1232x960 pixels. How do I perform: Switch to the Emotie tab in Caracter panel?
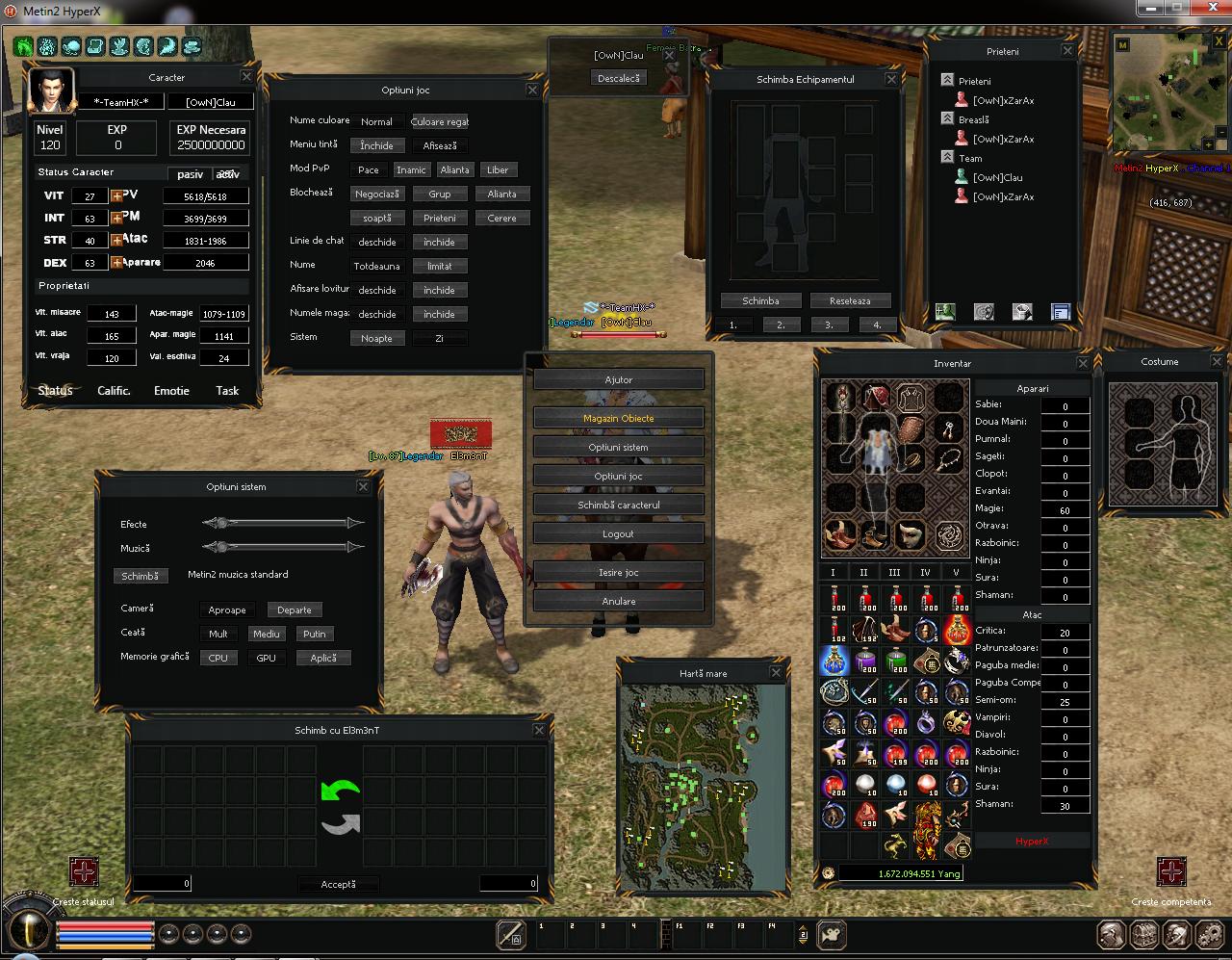click(x=171, y=390)
